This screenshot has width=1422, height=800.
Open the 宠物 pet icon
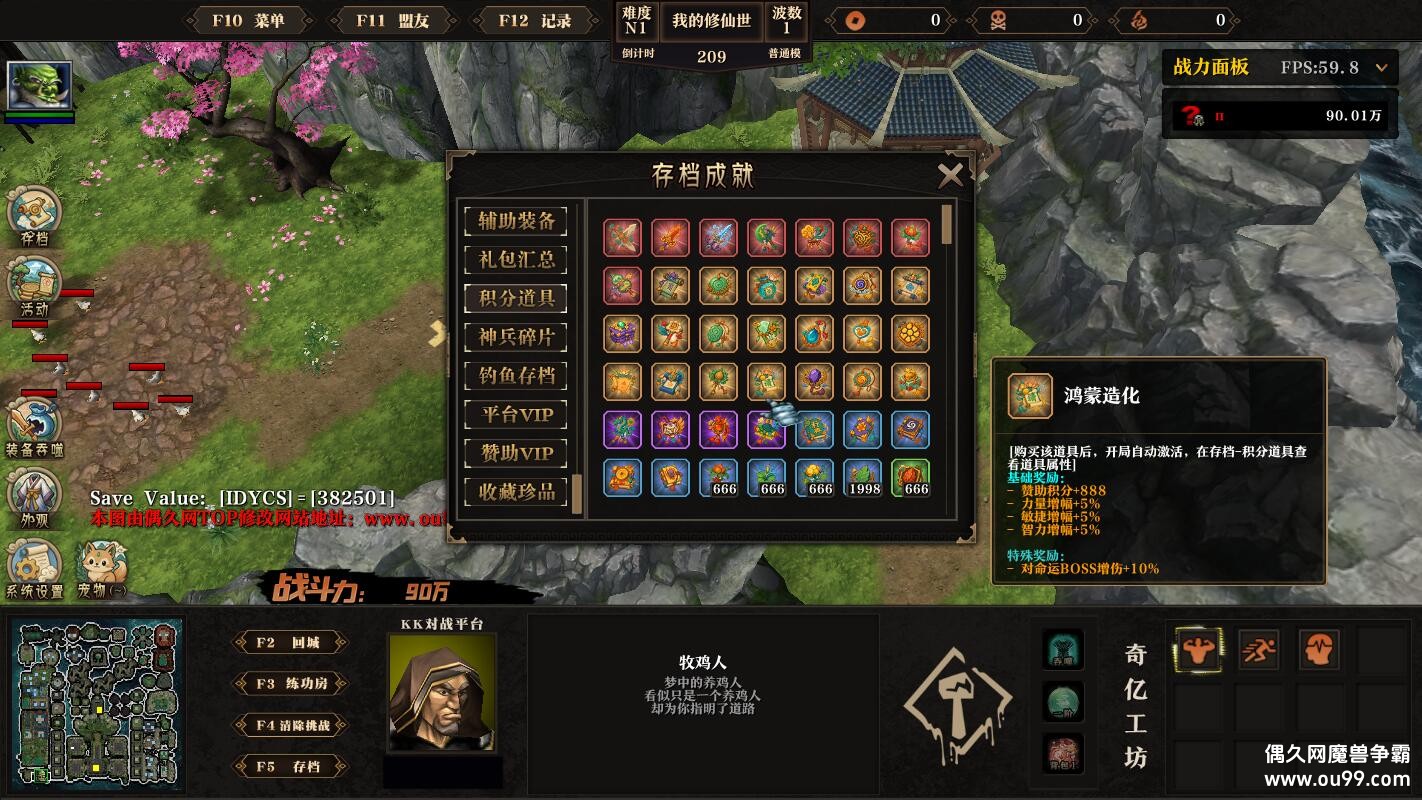pyautogui.click(x=101, y=568)
